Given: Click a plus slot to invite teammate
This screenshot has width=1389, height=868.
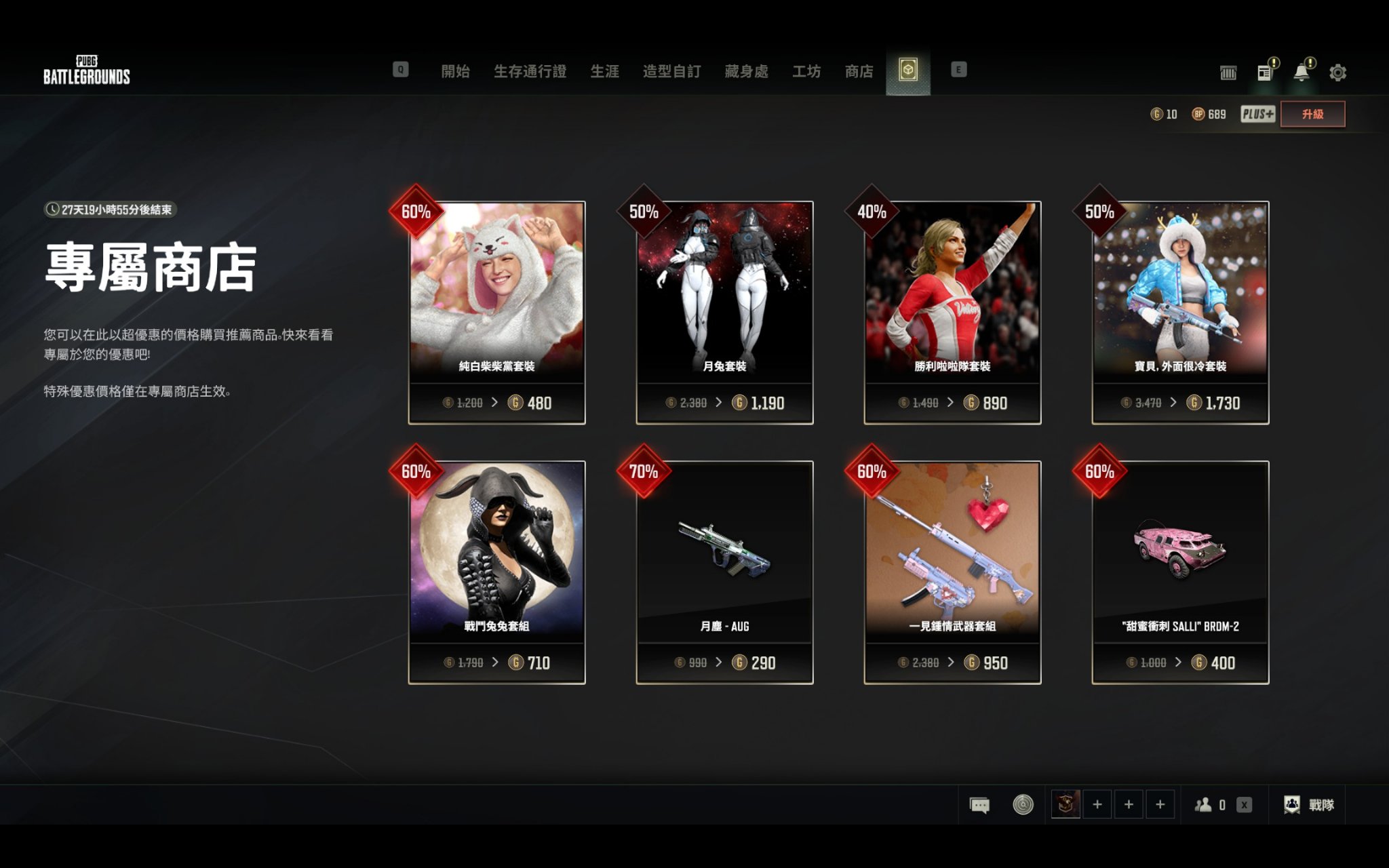Looking at the screenshot, I should tap(1097, 805).
